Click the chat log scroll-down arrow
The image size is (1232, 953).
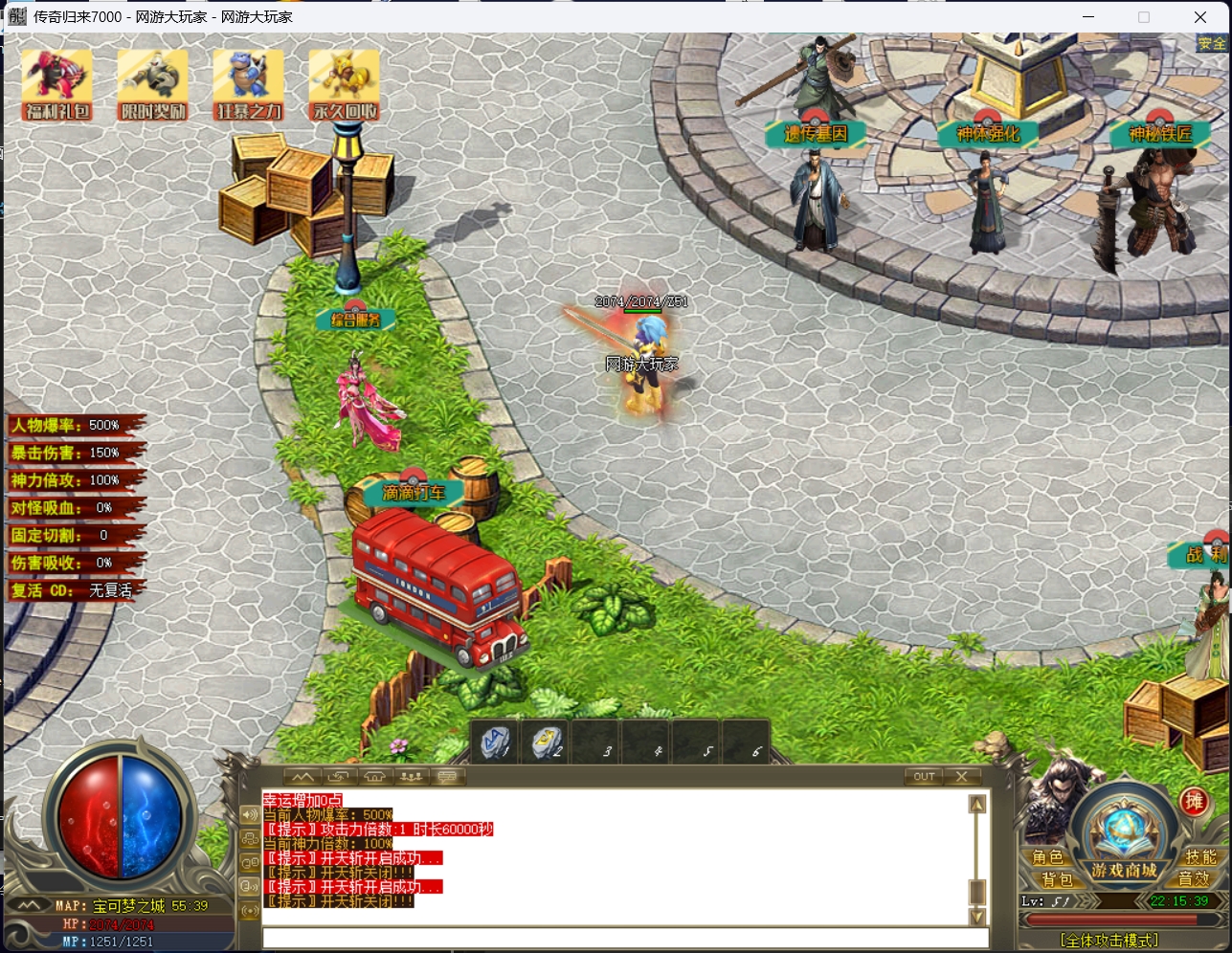977,917
